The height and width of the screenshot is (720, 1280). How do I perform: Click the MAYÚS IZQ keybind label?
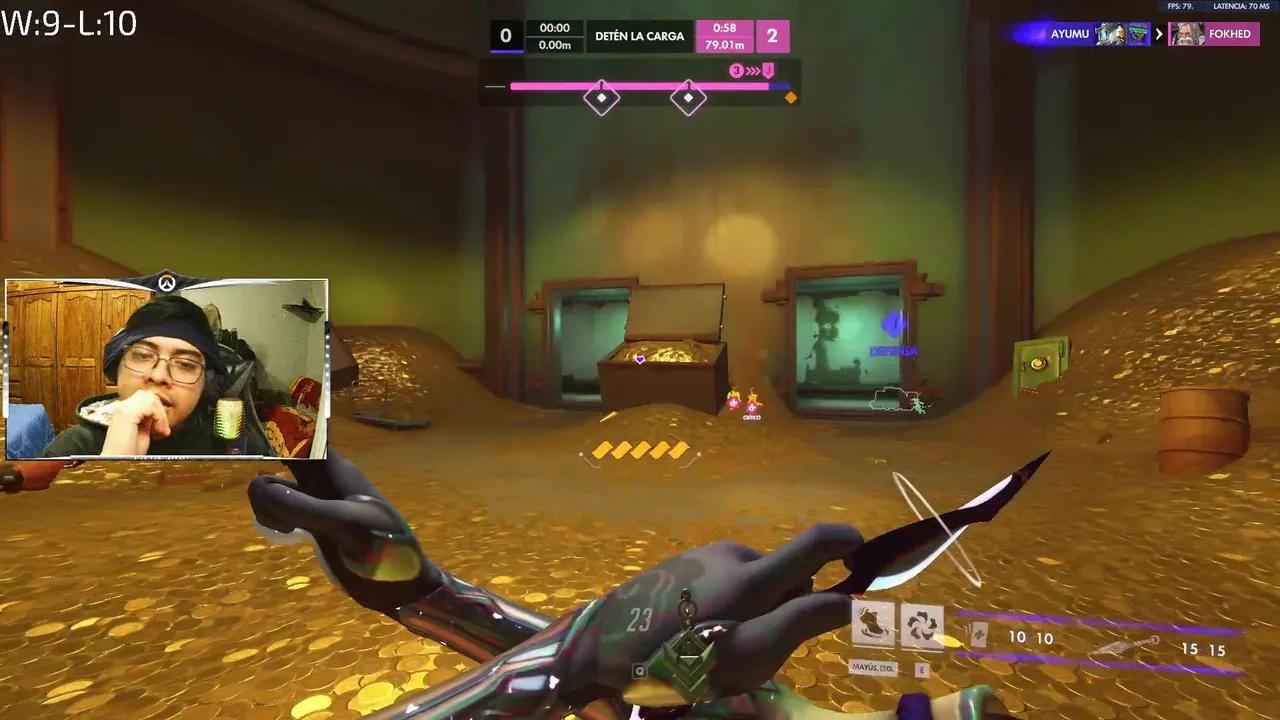pyautogui.click(x=873, y=667)
